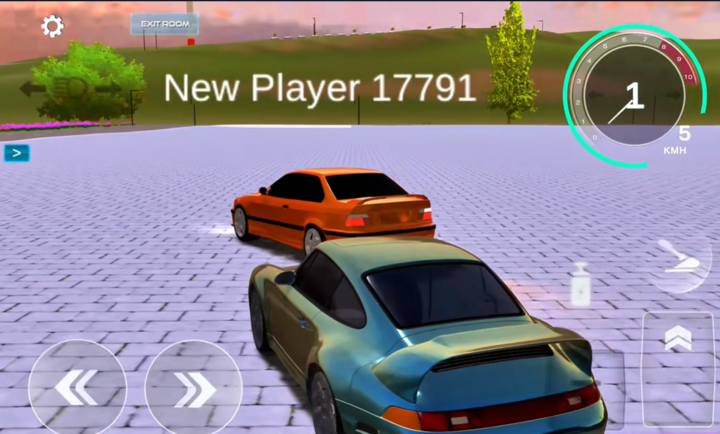Activate the left turn signal arrow
The image size is (720, 434).
tap(32, 88)
